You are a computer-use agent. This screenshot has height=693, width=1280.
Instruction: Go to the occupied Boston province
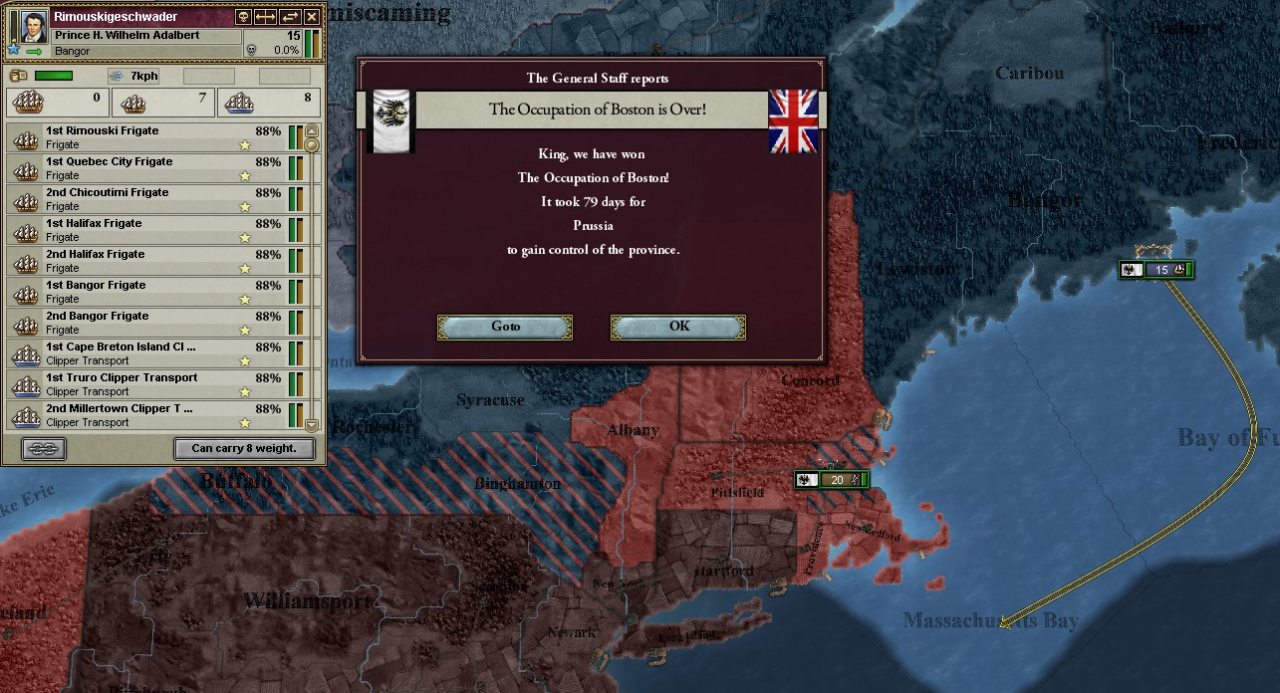coord(505,327)
